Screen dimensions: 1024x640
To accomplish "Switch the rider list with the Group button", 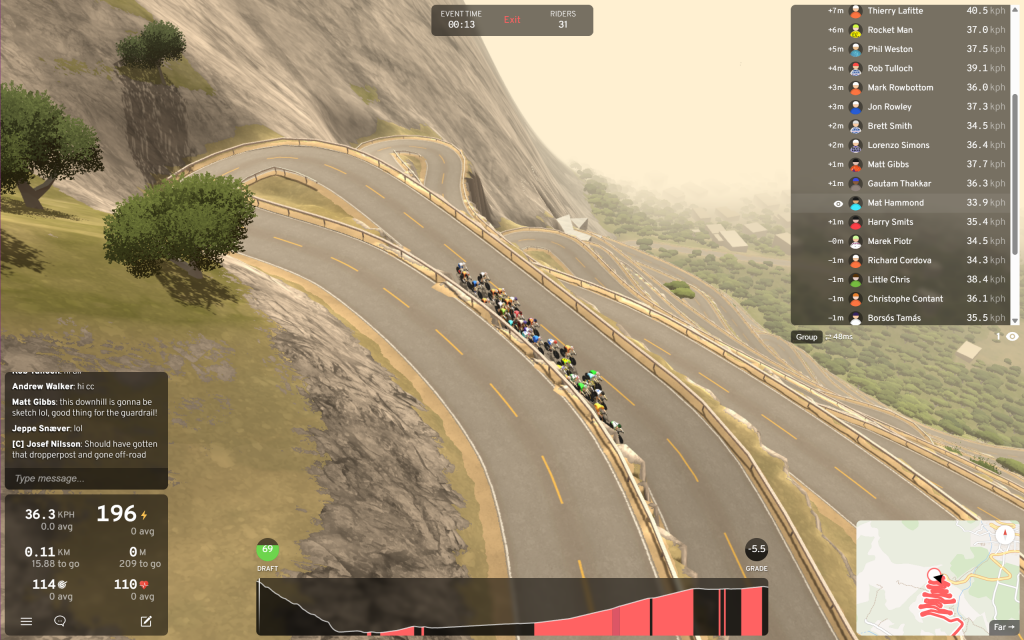I will point(806,337).
